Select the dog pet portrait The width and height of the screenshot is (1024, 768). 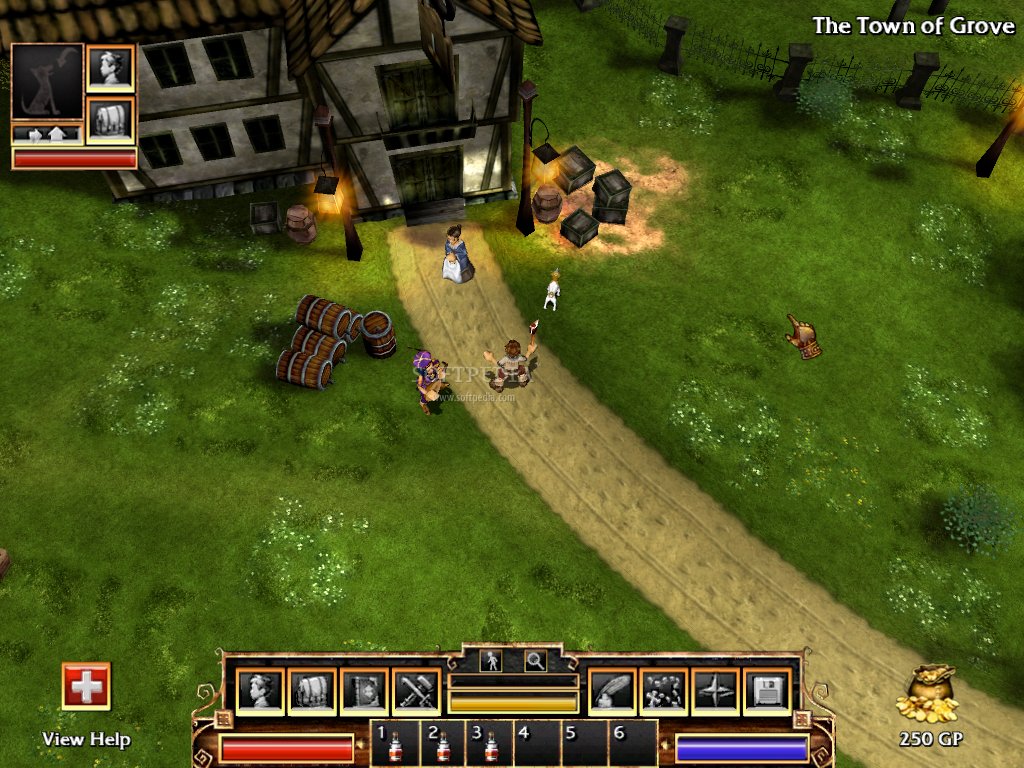pyautogui.click(x=47, y=81)
